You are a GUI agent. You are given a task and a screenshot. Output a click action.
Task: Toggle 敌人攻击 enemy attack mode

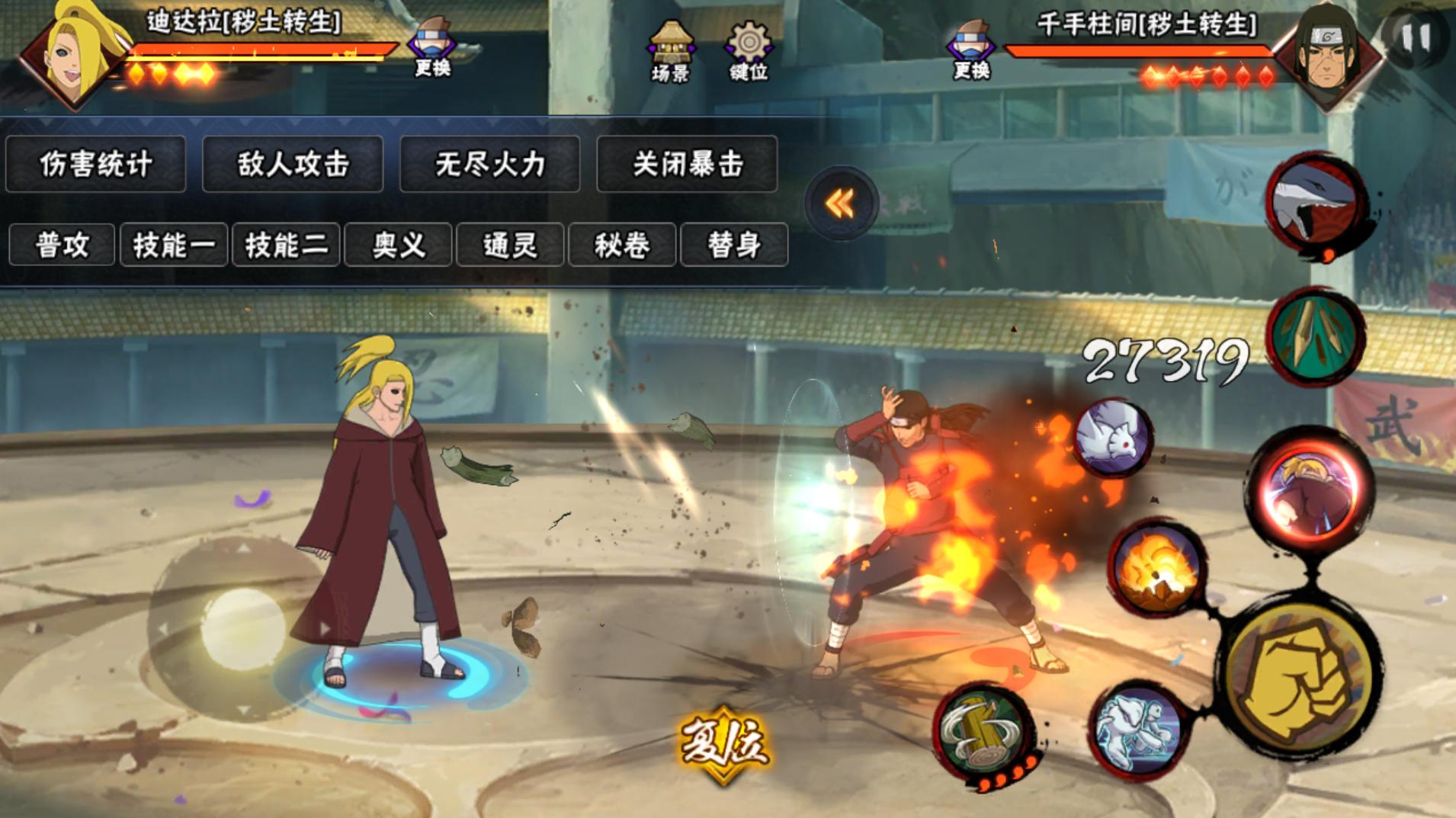click(292, 165)
